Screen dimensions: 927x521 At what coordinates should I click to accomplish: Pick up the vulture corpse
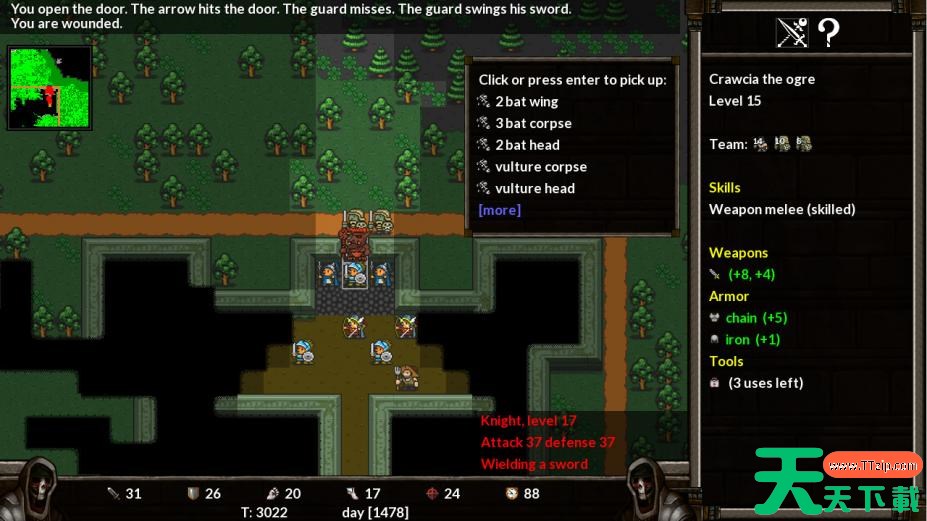(540, 167)
